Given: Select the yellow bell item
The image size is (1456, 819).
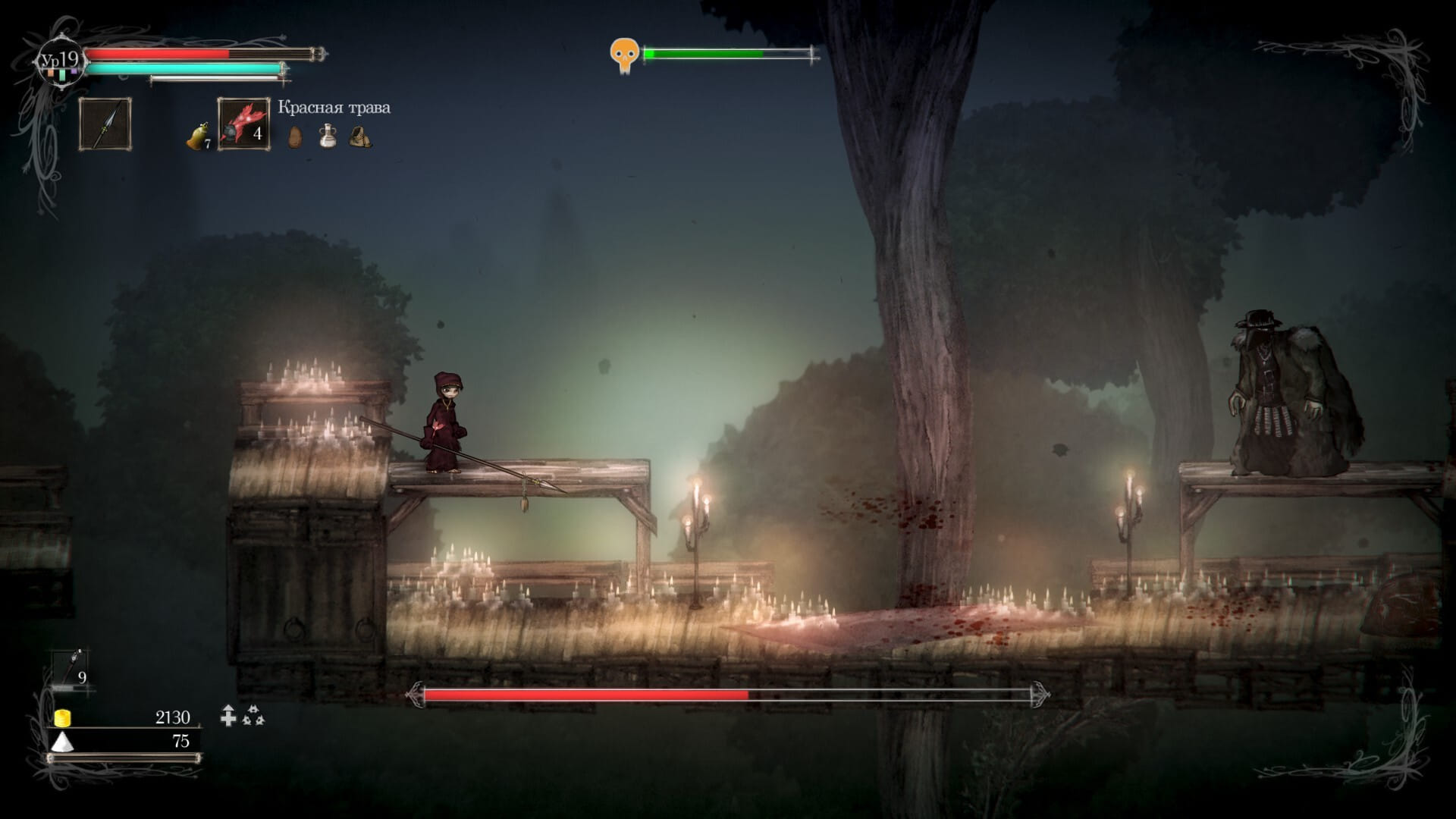Looking at the screenshot, I should [x=197, y=136].
